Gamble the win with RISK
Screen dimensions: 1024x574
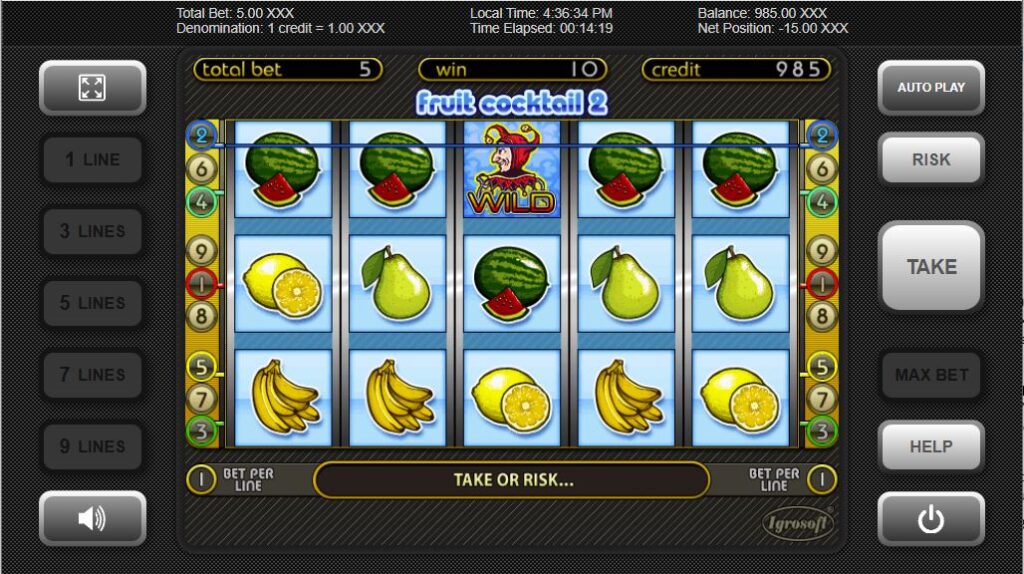click(x=931, y=159)
